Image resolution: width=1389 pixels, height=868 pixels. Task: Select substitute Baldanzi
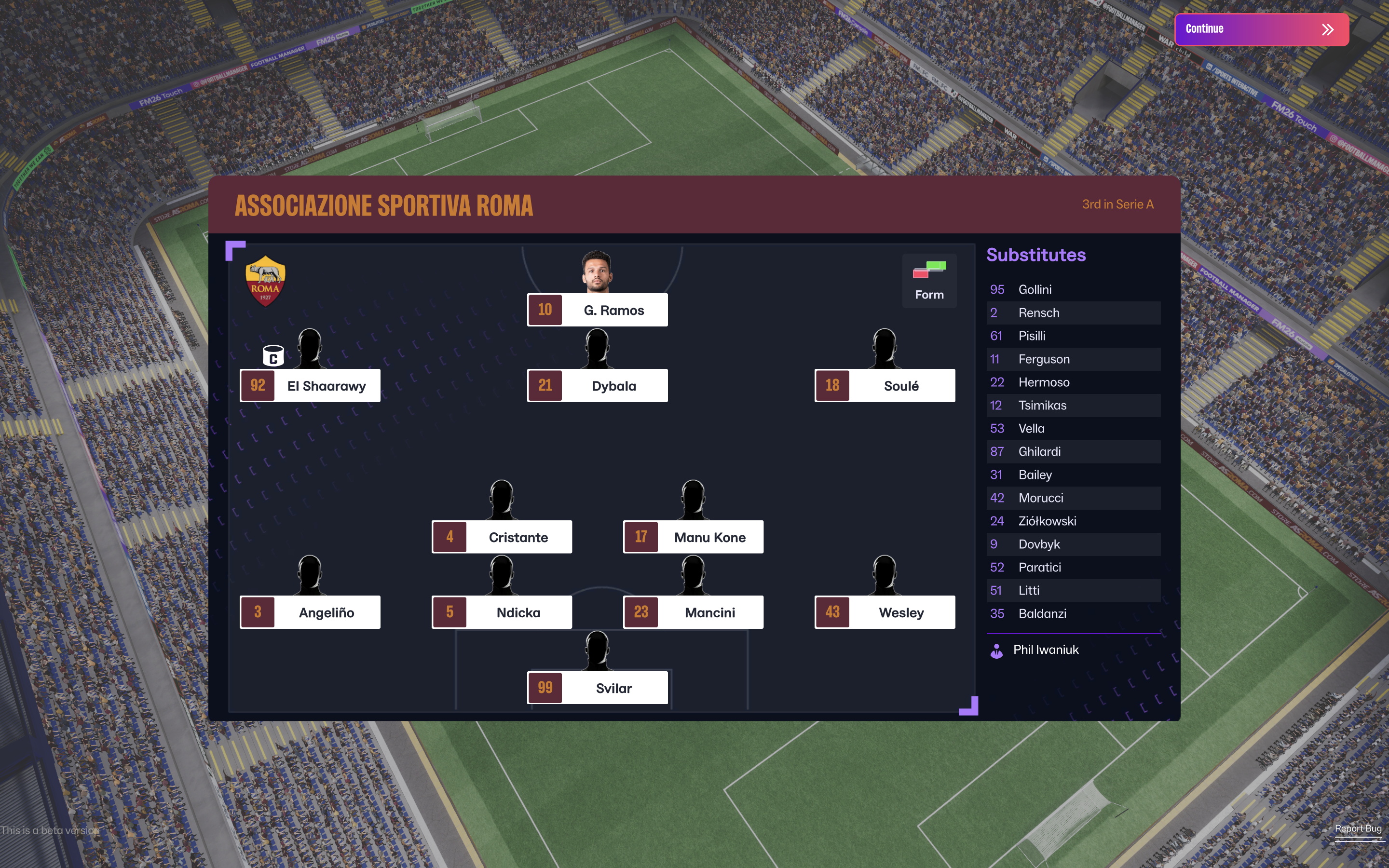[x=1042, y=613]
